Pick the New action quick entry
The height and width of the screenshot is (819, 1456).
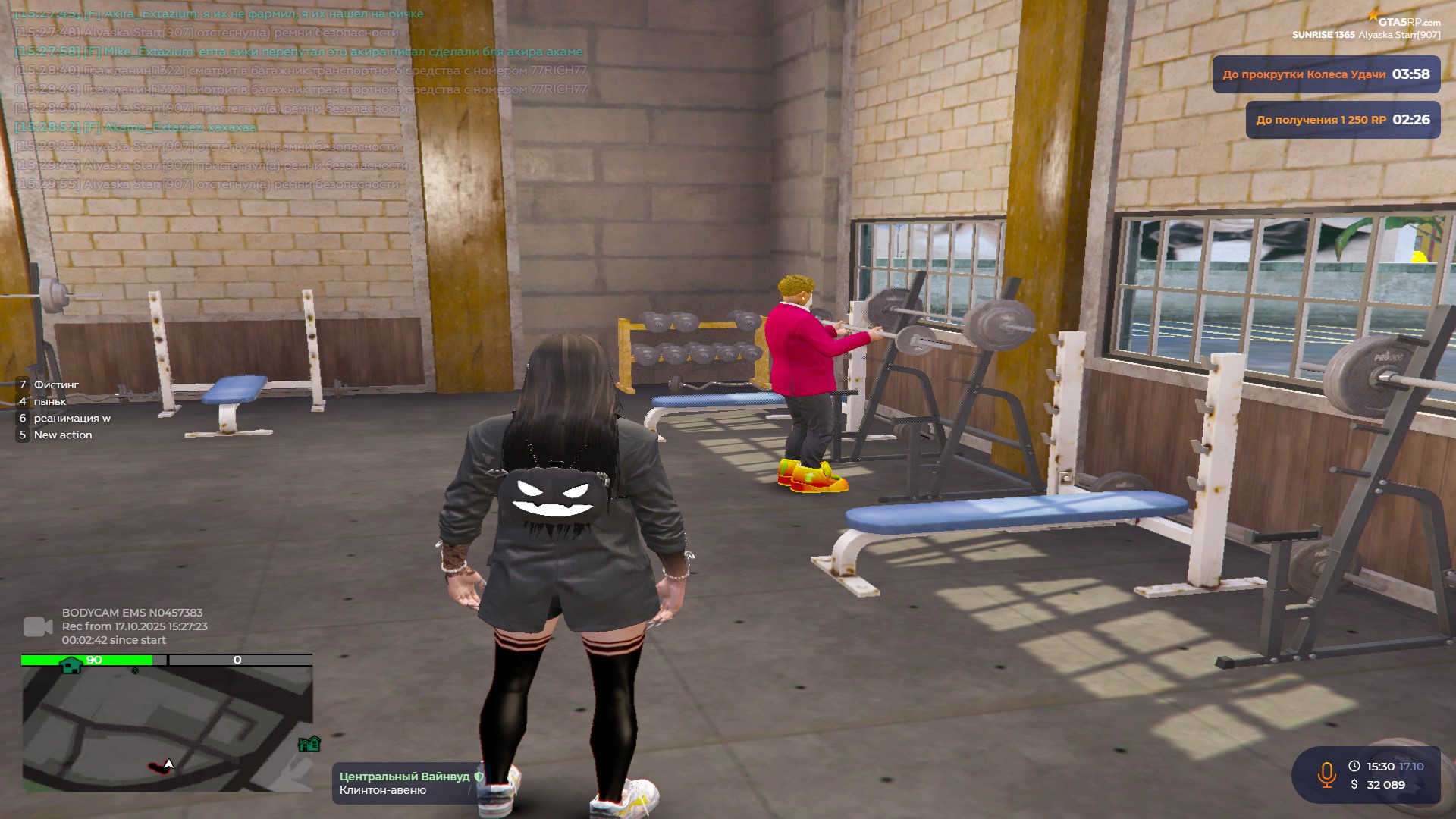pos(63,435)
